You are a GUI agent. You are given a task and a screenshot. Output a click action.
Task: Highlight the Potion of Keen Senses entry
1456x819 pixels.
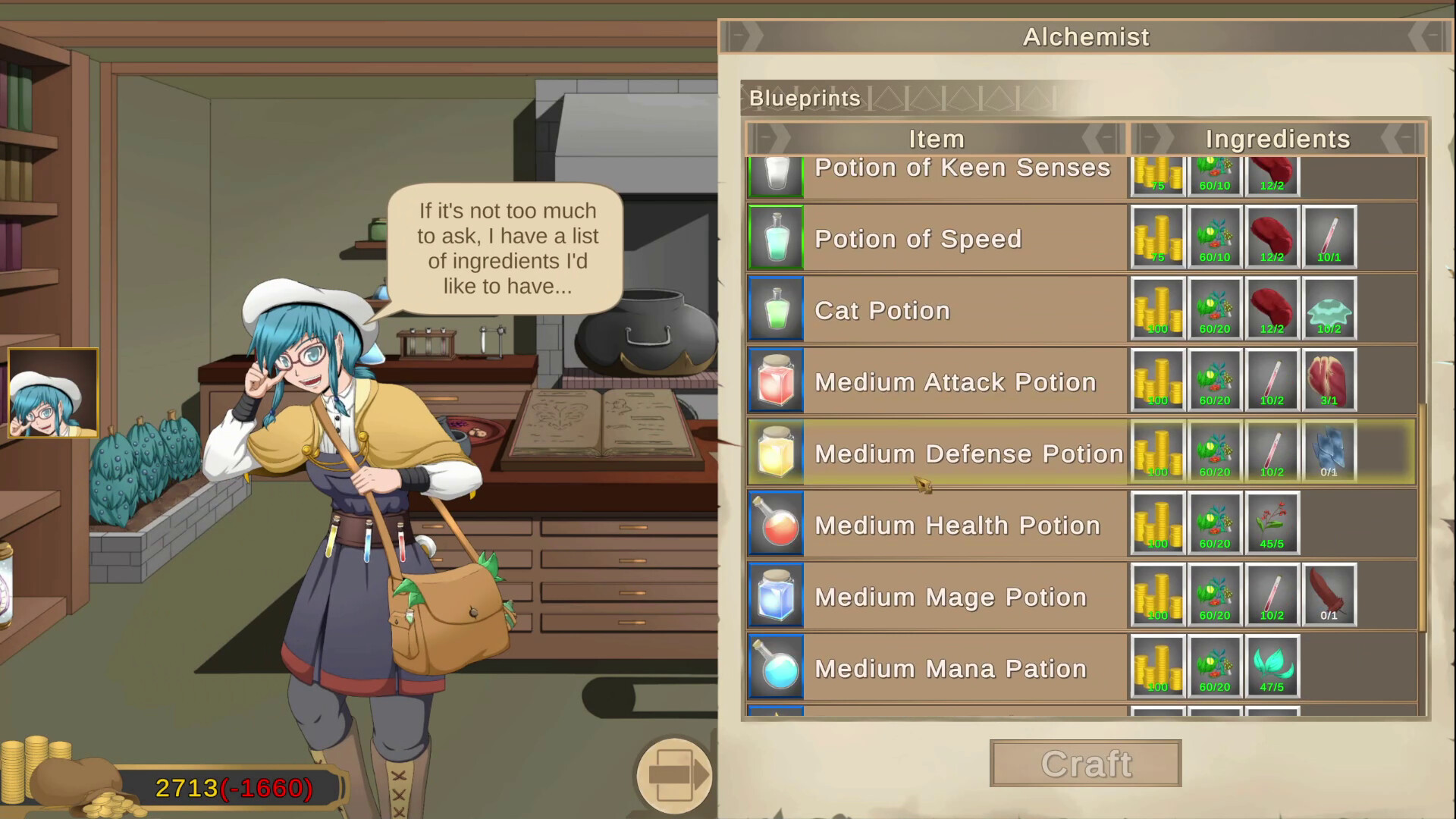(963, 168)
